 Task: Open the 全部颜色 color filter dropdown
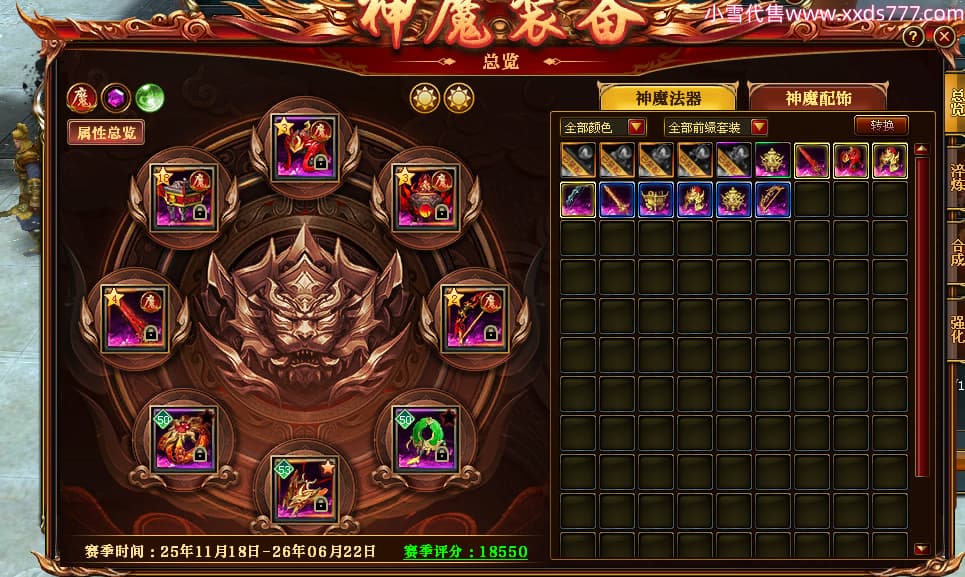tap(604, 127)
